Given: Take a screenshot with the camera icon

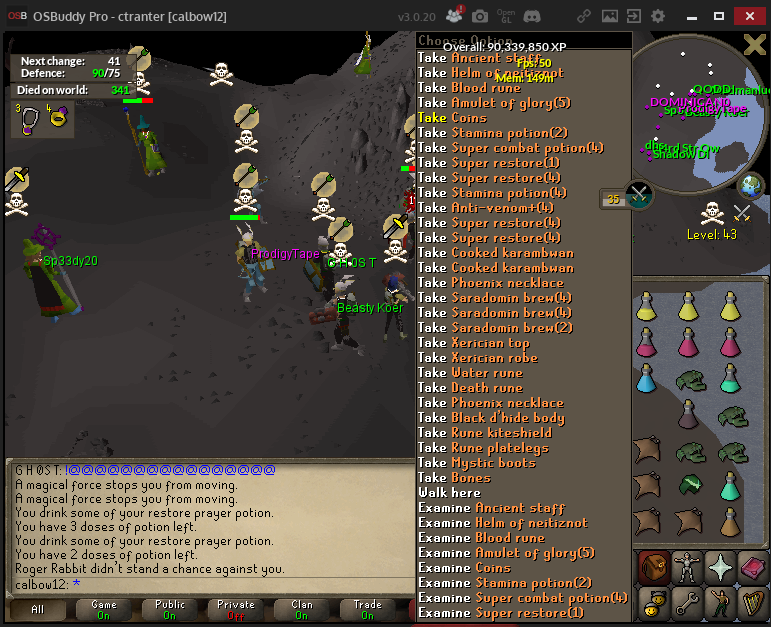Looking at the screenshot, I should tap(480, 16).
